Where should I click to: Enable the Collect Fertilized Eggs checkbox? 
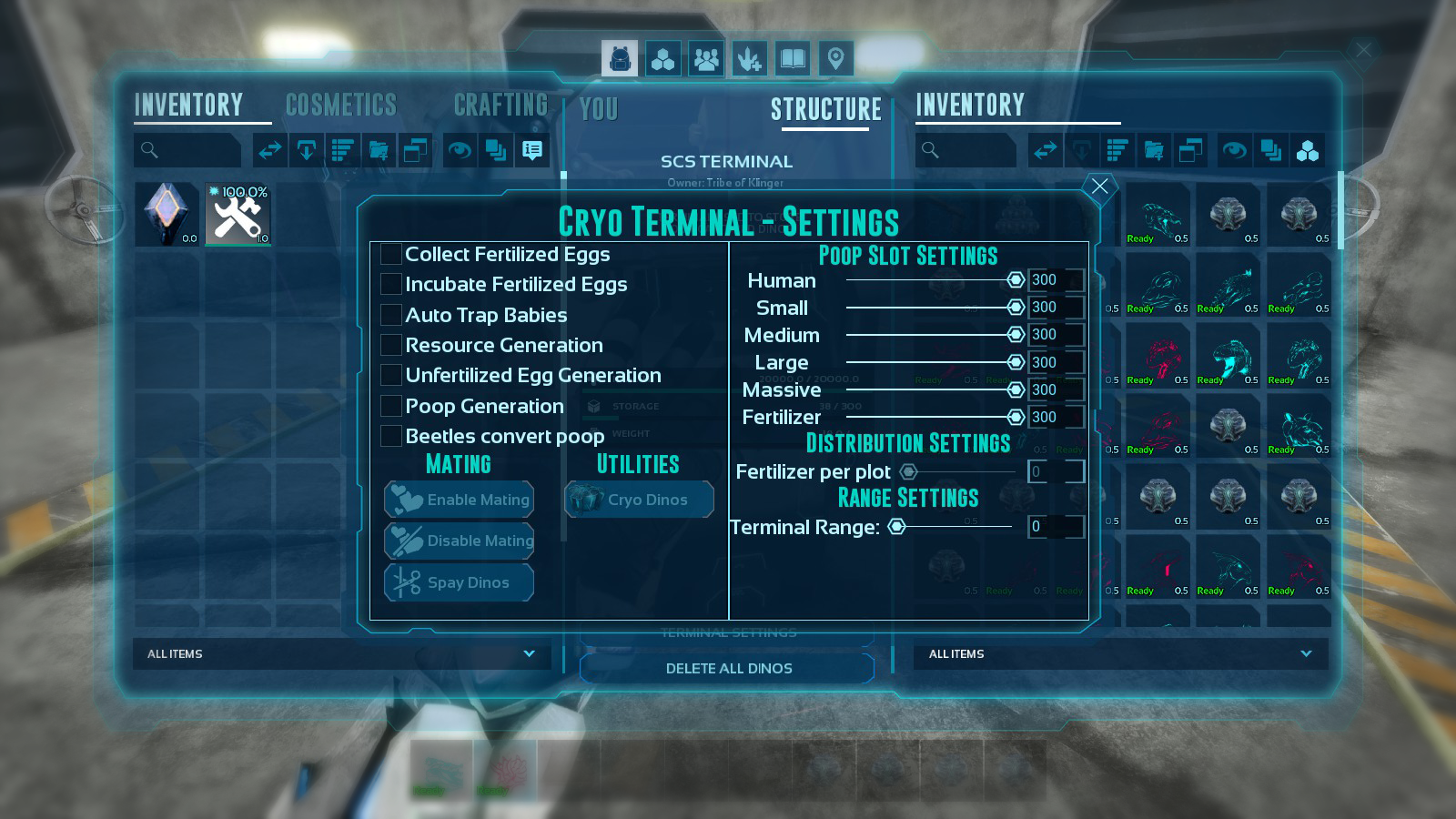389,254
